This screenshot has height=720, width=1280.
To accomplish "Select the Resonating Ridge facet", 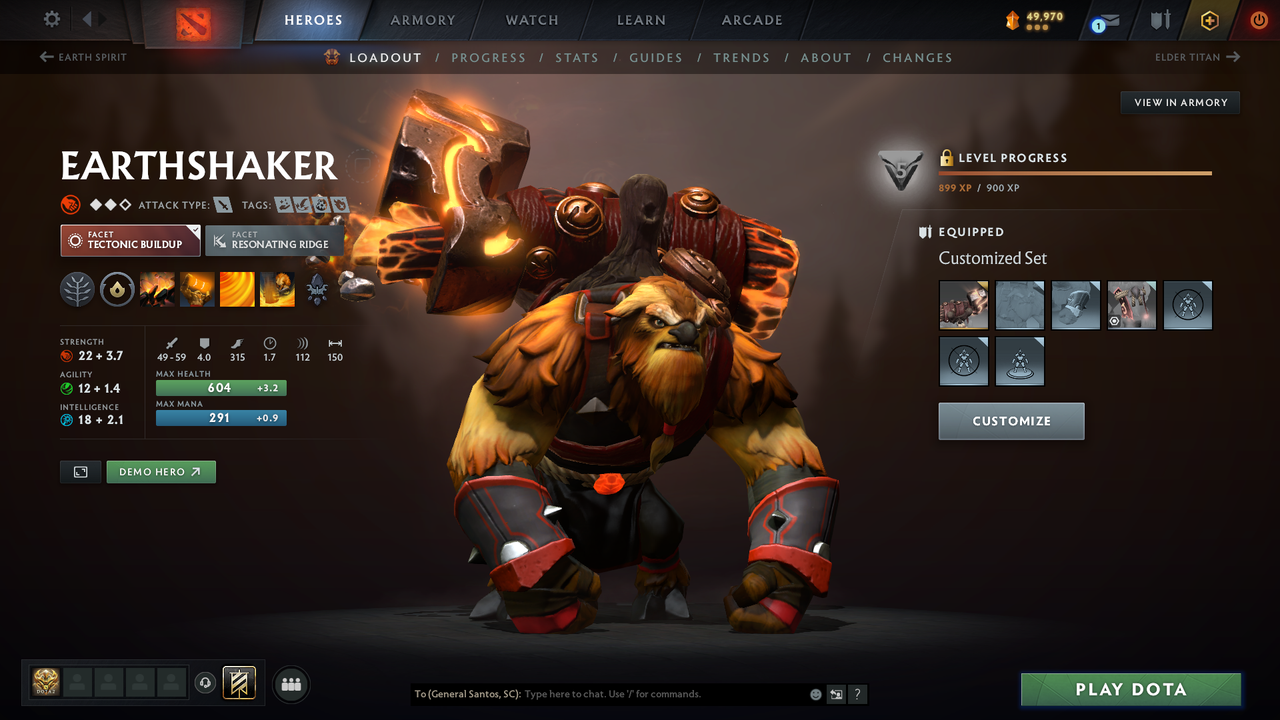I will click(x=274, y=240).
